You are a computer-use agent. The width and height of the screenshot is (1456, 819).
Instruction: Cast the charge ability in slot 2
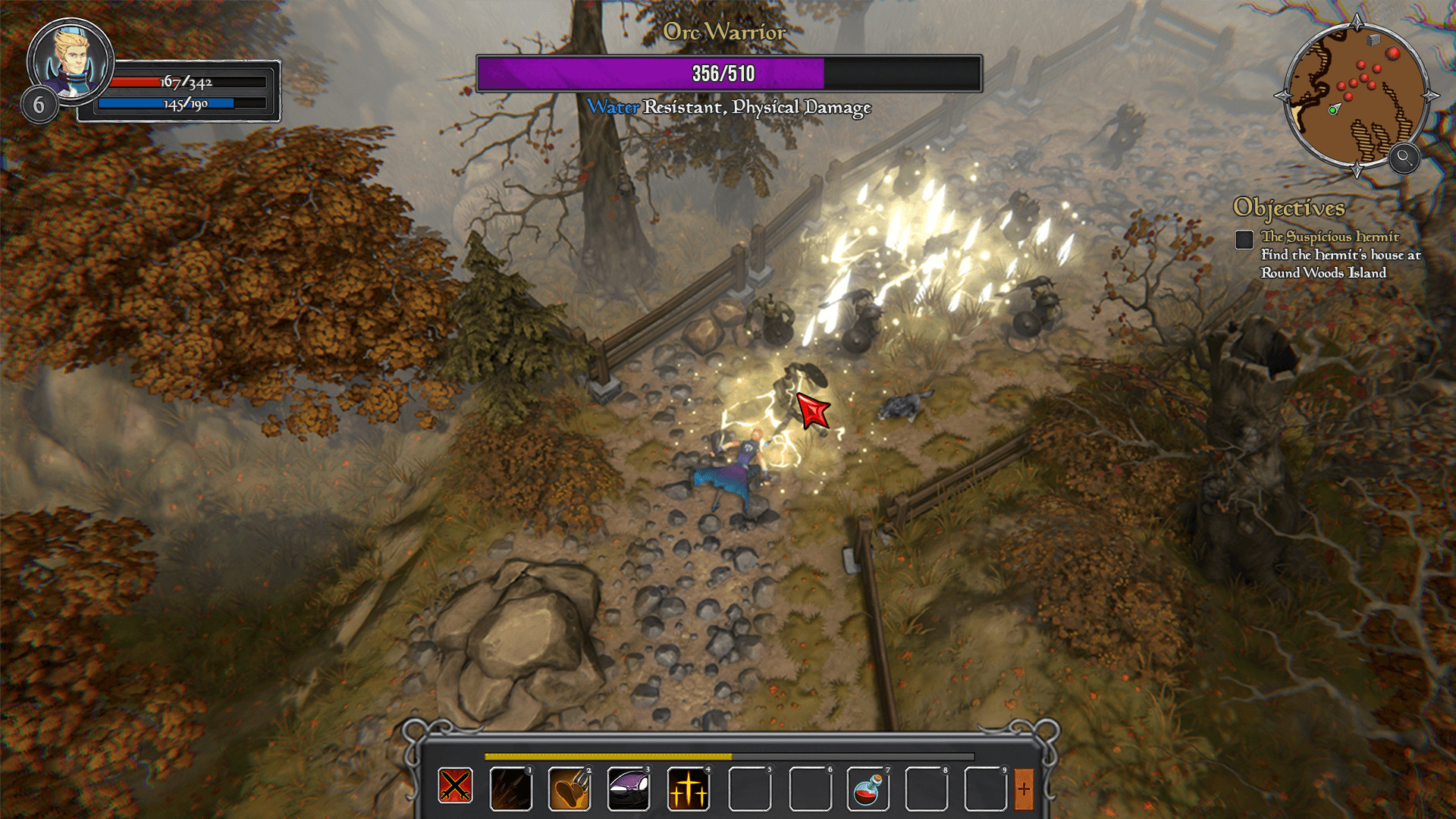tap(570, 787)
